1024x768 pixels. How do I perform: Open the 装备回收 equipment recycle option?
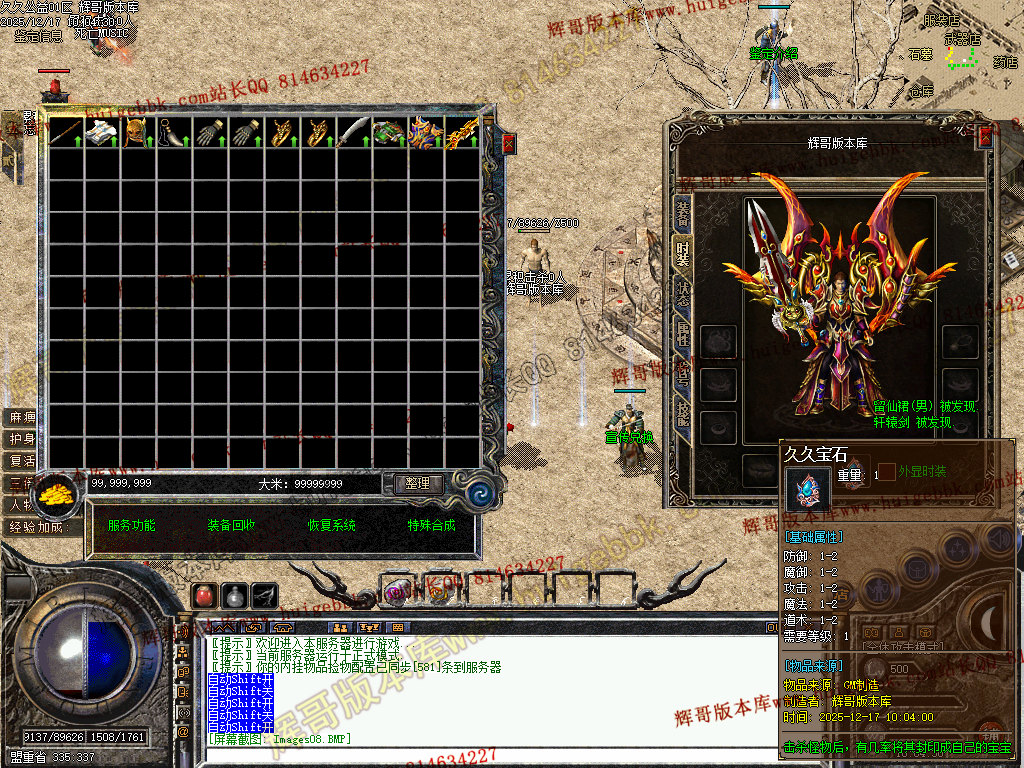click(231, 525)
